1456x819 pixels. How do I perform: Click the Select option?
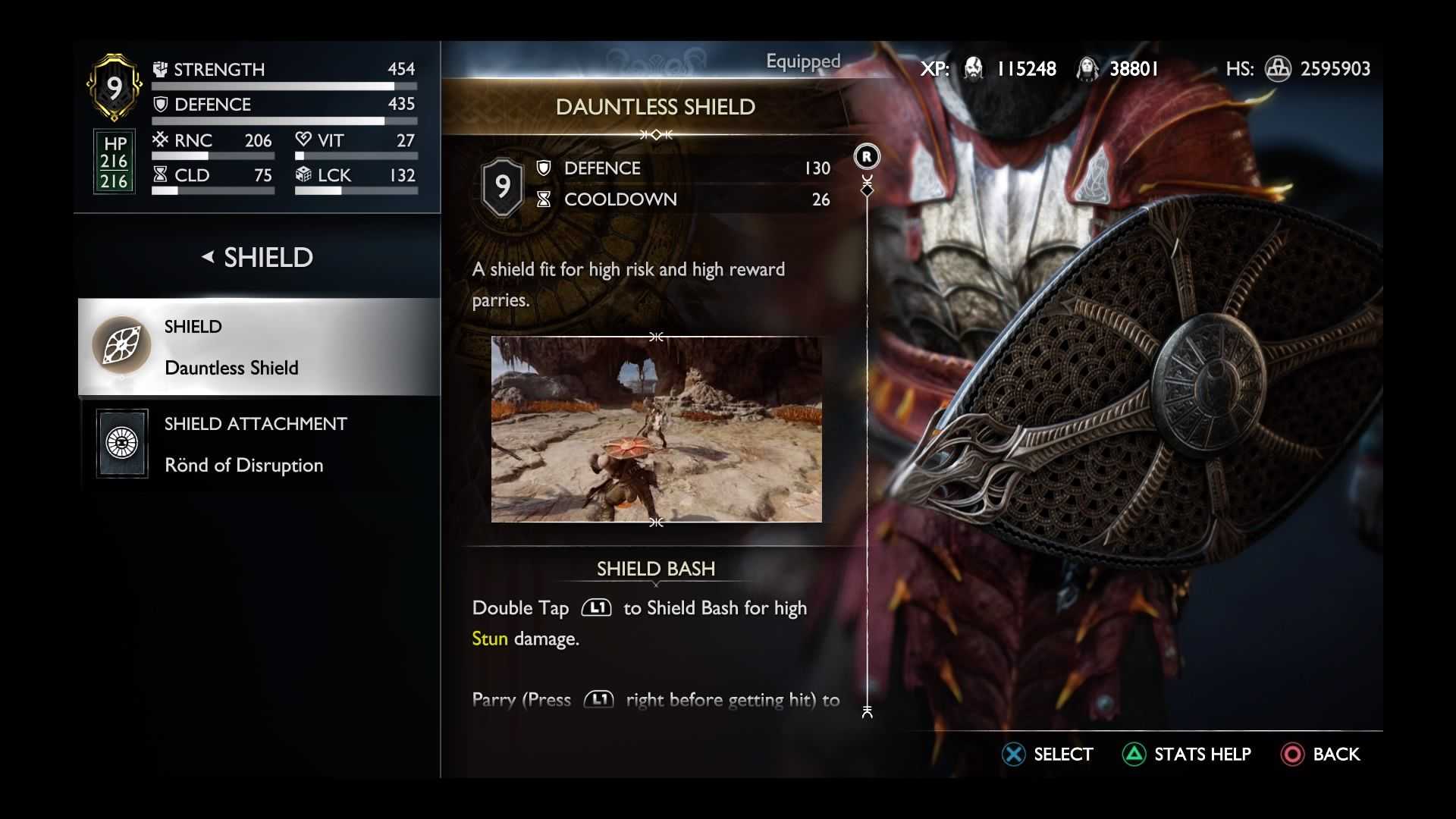click(1047, 755)
